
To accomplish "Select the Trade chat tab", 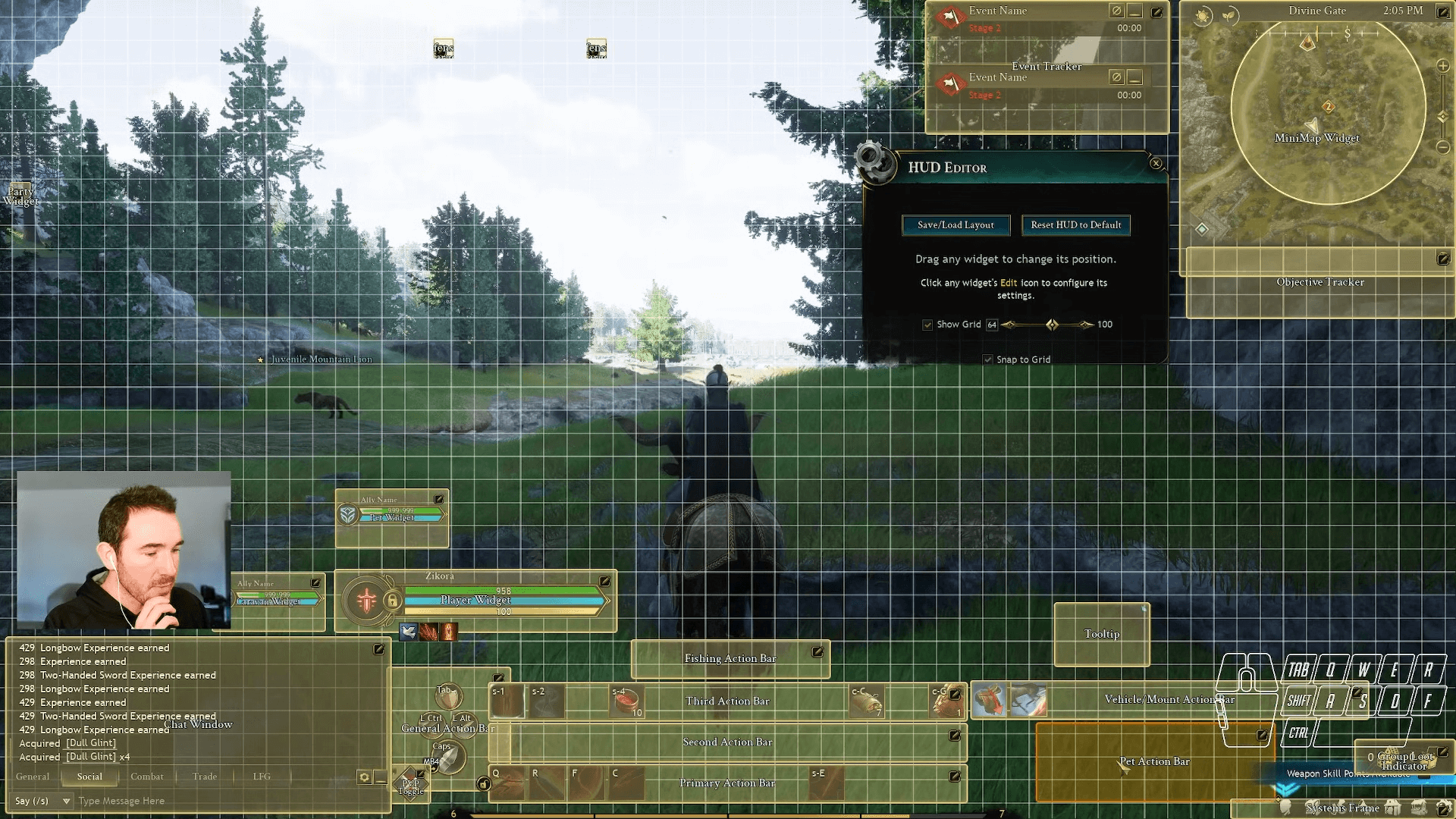I will pyautogui.click(x=204, y=777).
